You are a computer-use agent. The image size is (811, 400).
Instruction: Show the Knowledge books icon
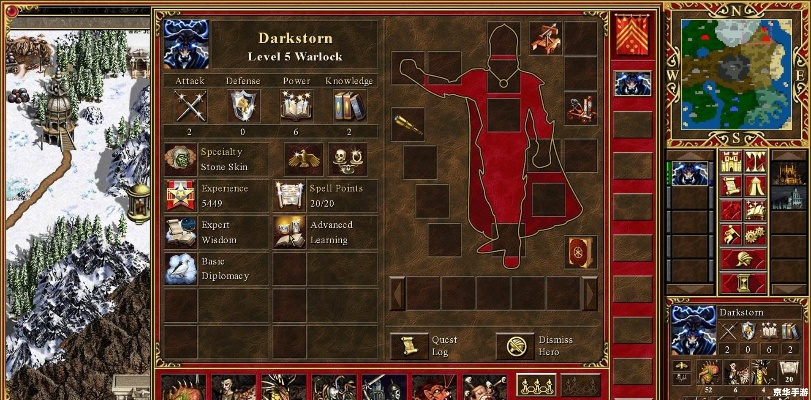click(349, 105)
